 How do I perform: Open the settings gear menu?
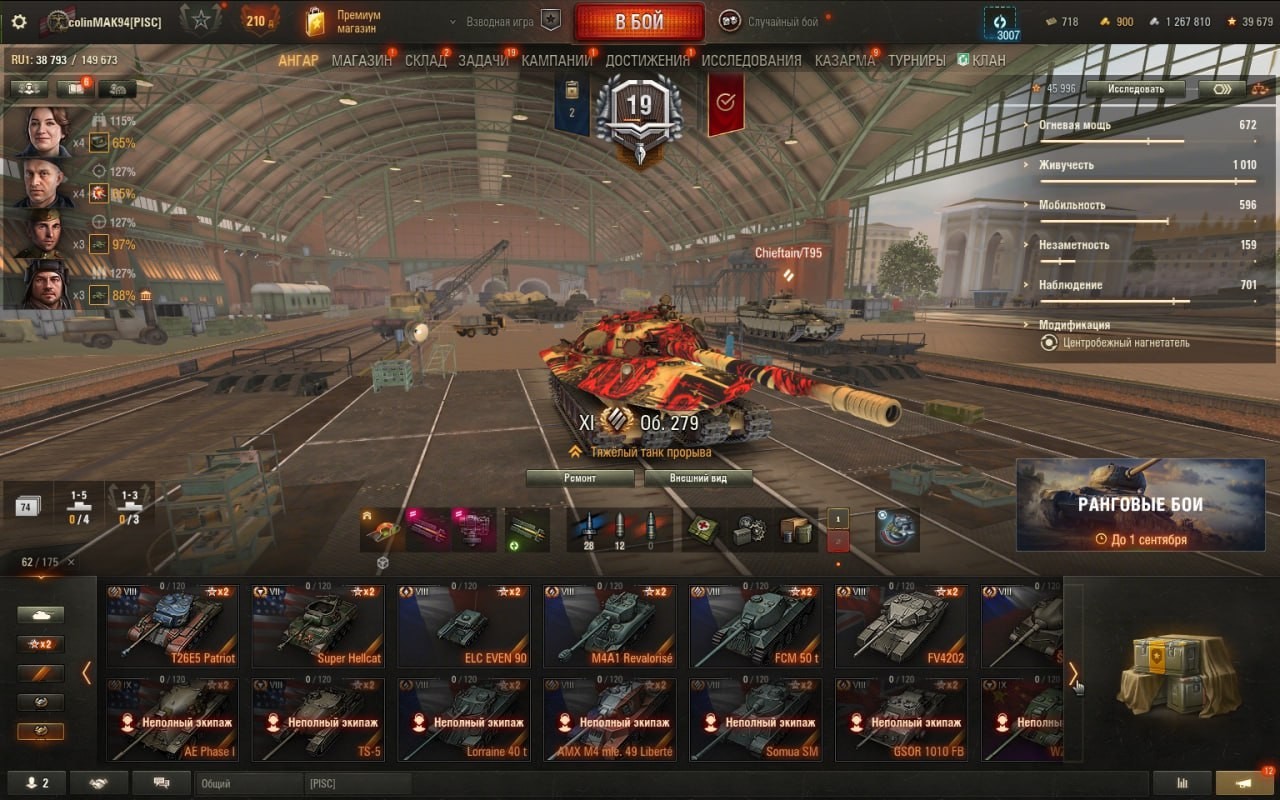tap(19, 21)
